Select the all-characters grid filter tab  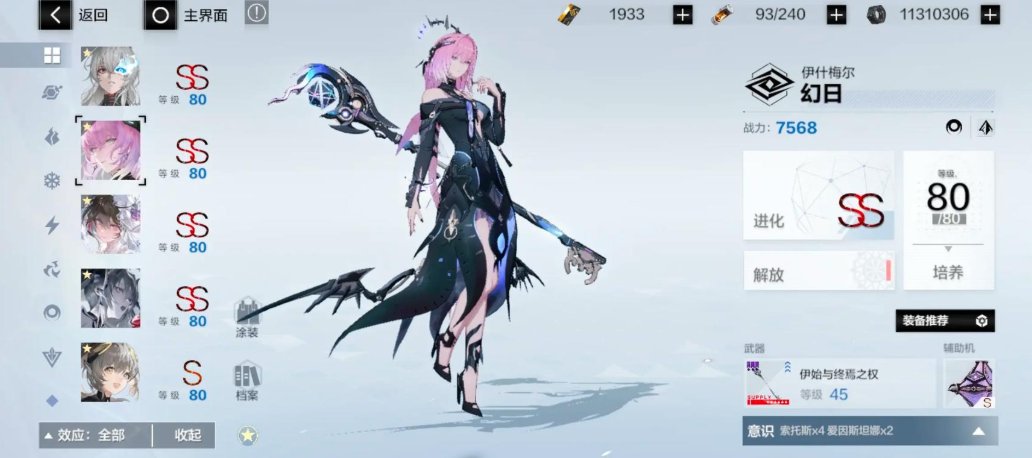tap(51, 56)
